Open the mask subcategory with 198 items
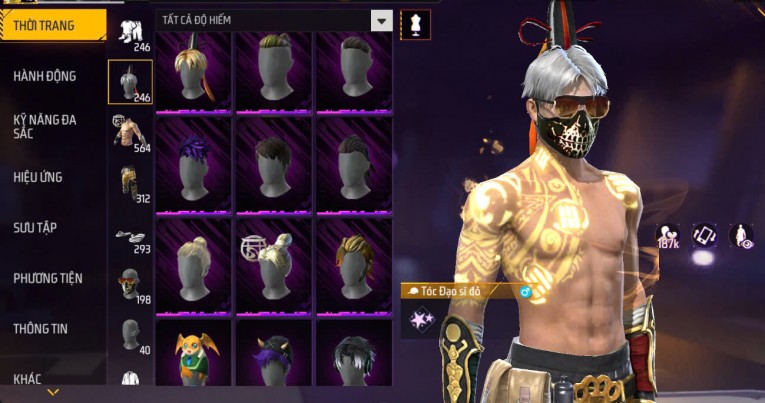Image resolution: width=765 pixels, height=403 pixels. (x=130, y=285)
